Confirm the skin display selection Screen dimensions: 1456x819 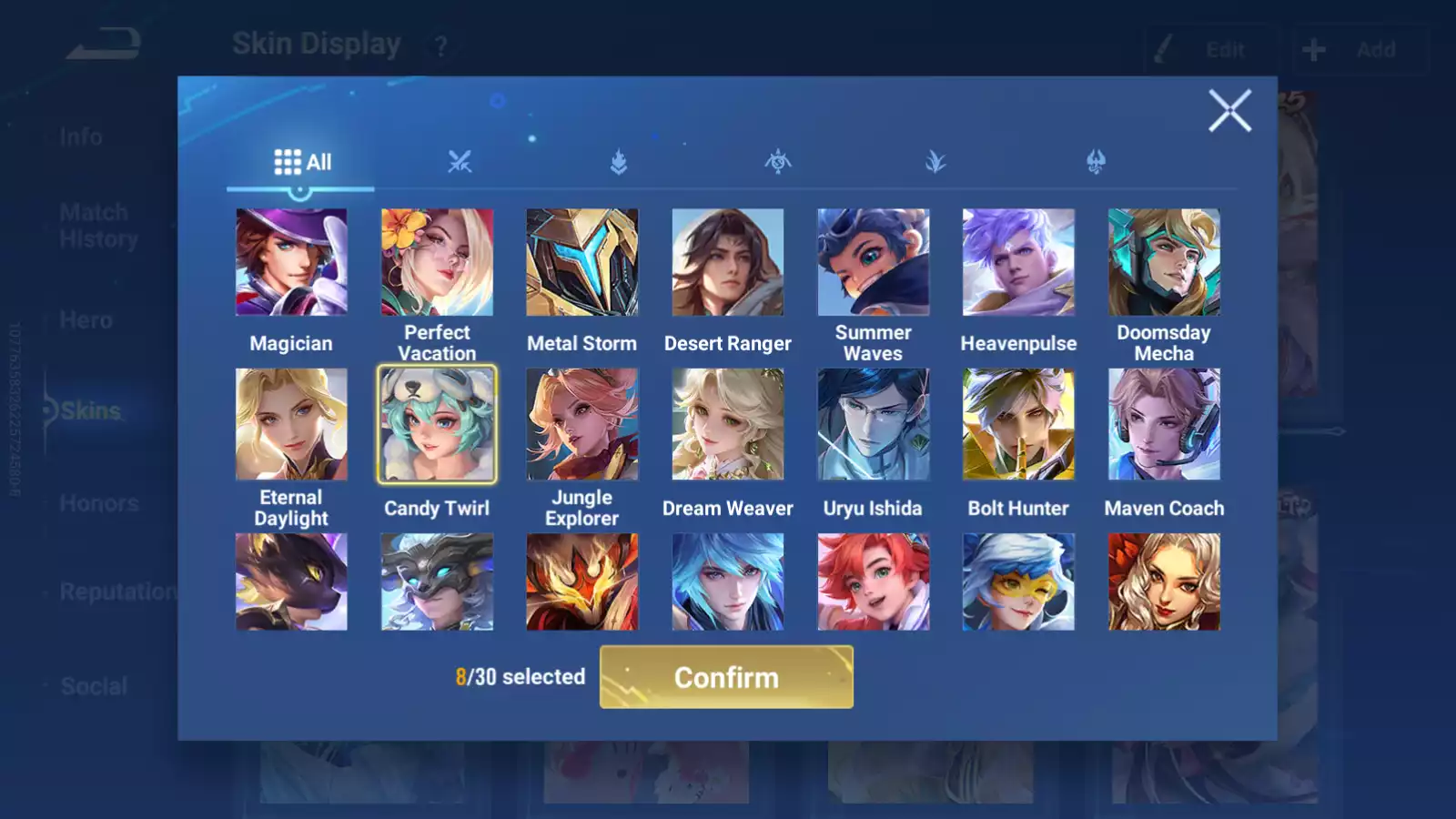726,677
